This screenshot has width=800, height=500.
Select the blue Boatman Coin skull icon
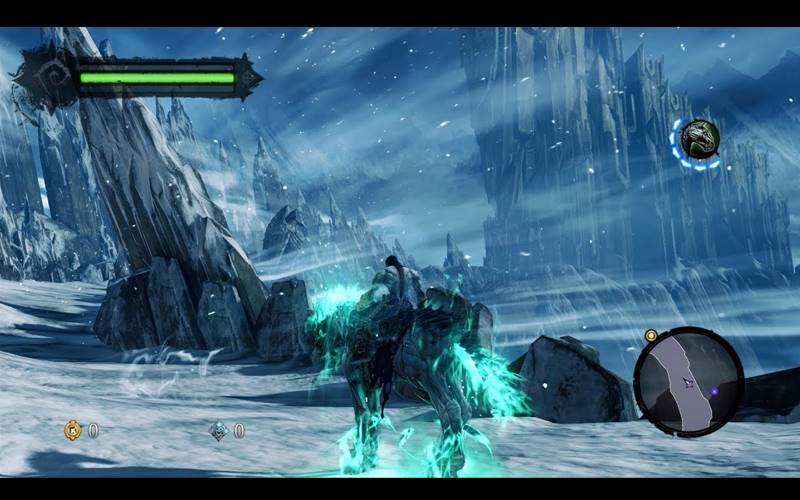pyautogui.click(x=219, y=430)
